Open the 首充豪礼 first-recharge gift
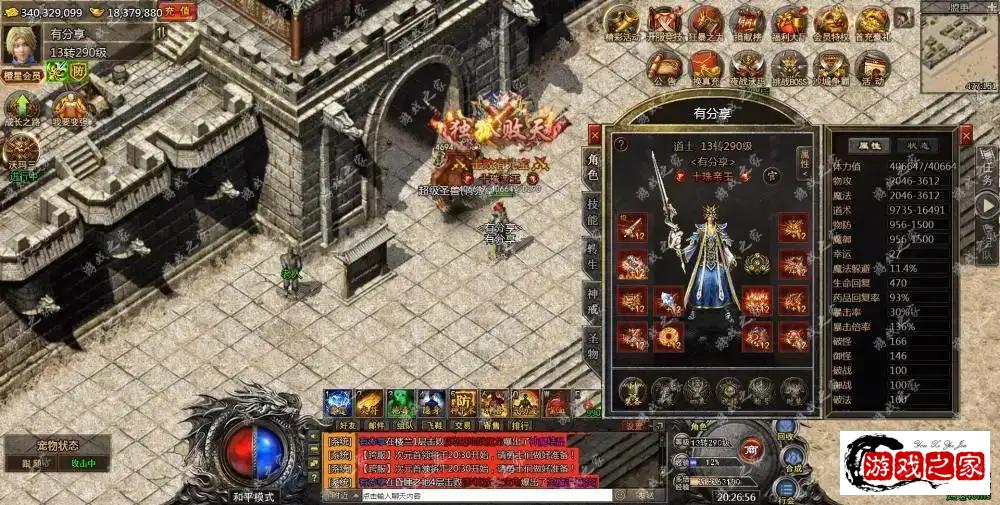Viewport: 1000px width, 505px height. click(x=873, y=23)
